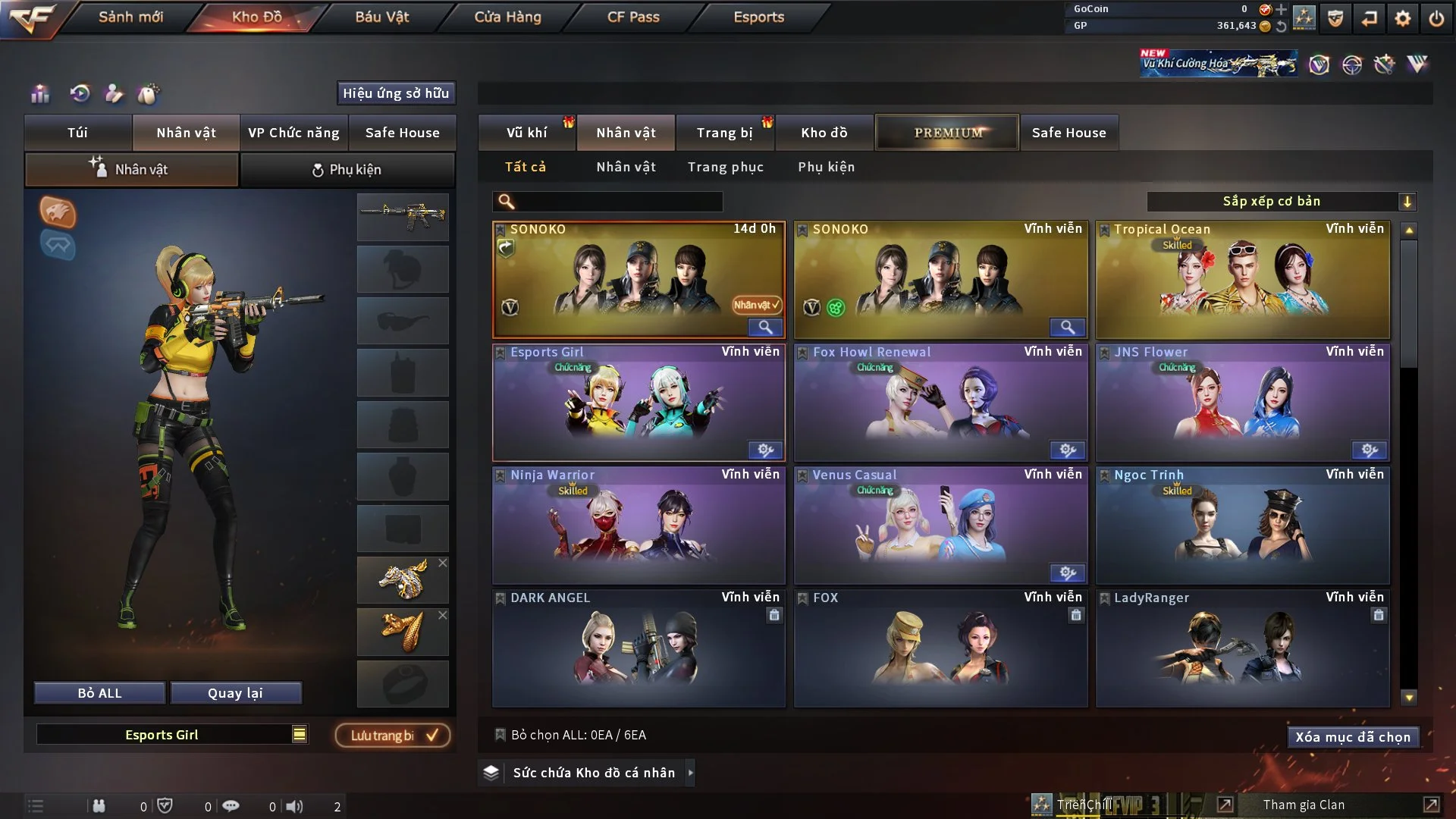Click inside the item search field
This screenshot has height=819, width=1456.
(x=607, y=202)
